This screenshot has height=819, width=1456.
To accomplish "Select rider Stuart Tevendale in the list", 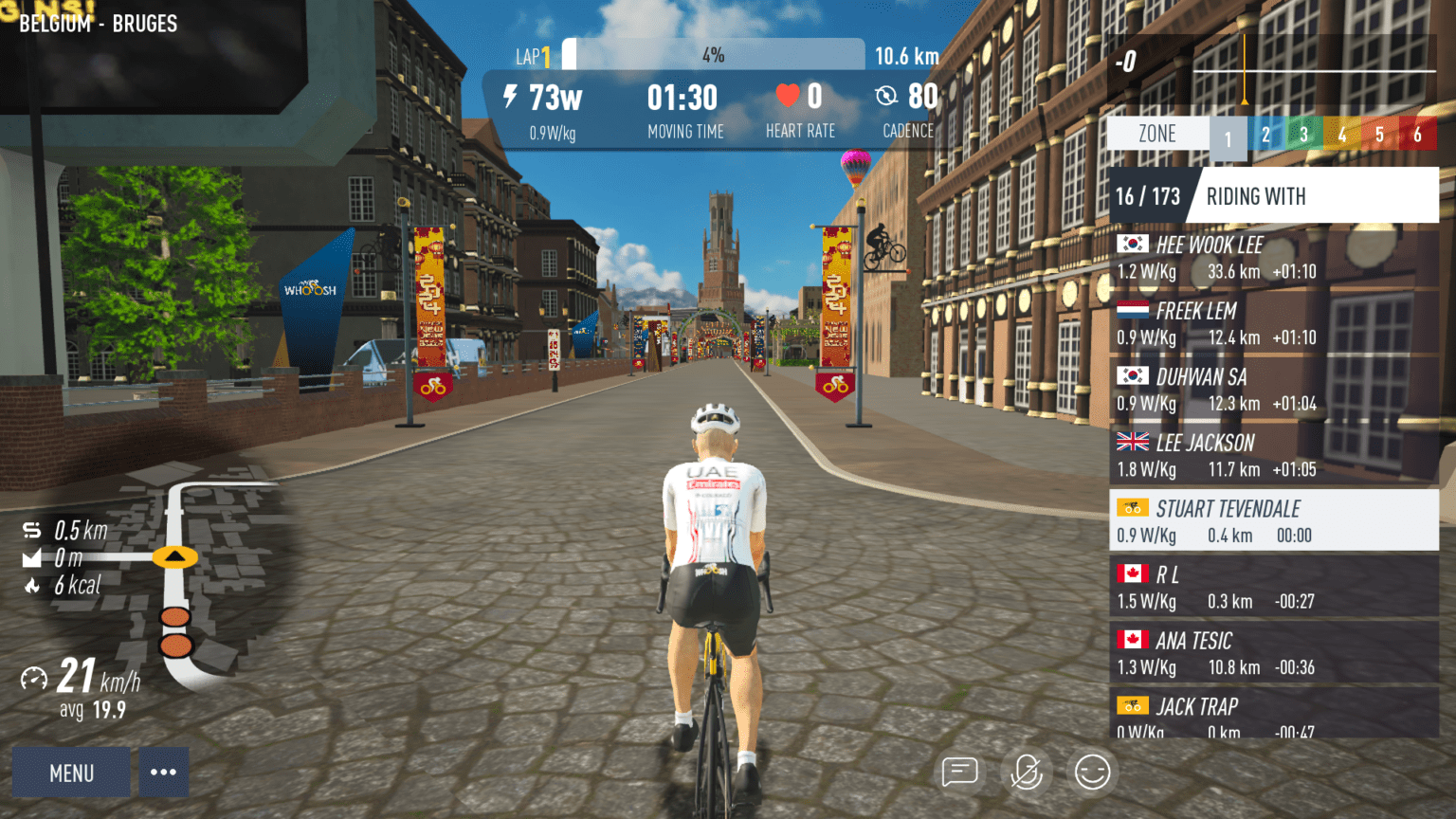I will point(1228,519).
